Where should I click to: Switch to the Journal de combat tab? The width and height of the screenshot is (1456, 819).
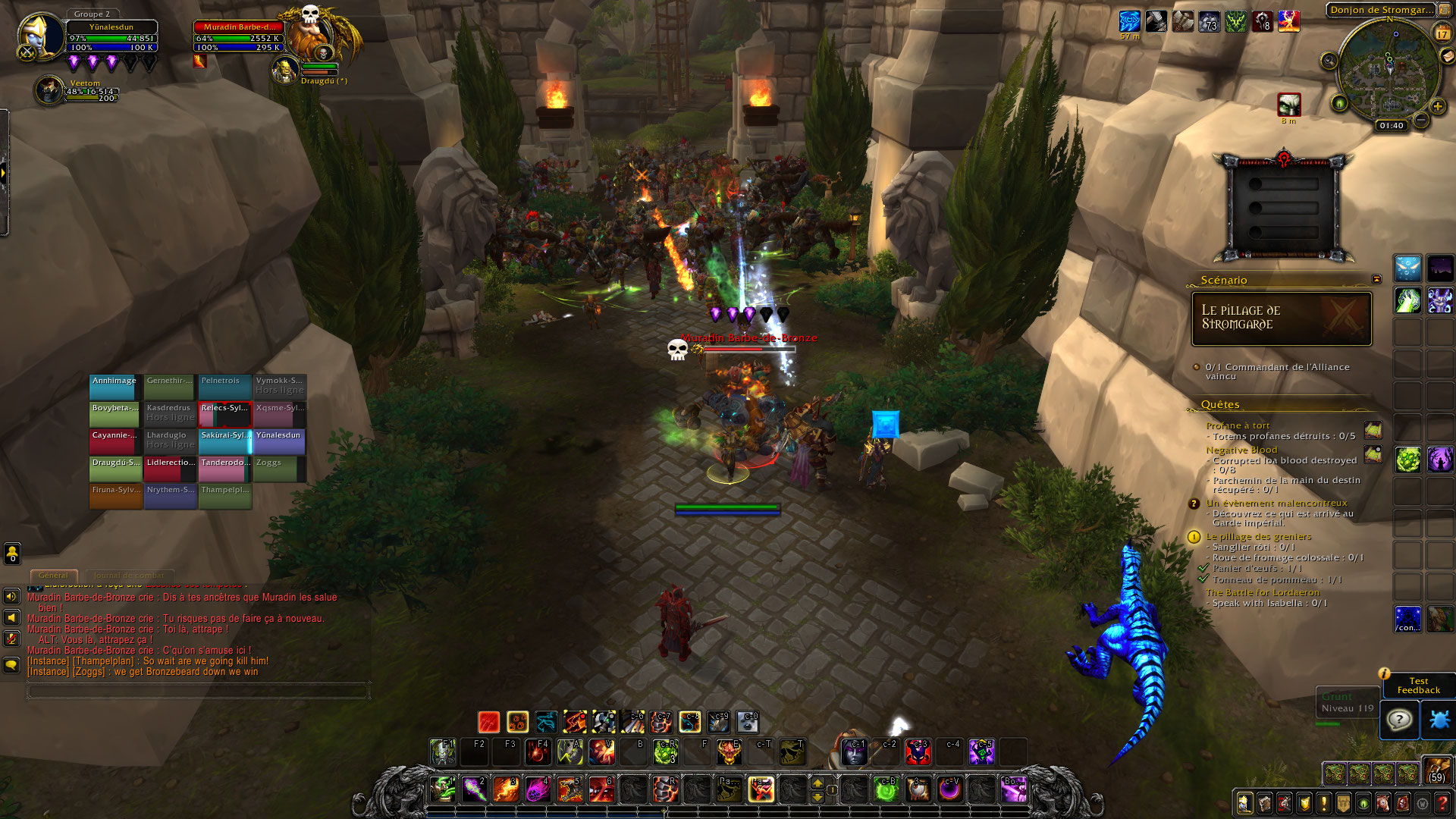(129, 576)
